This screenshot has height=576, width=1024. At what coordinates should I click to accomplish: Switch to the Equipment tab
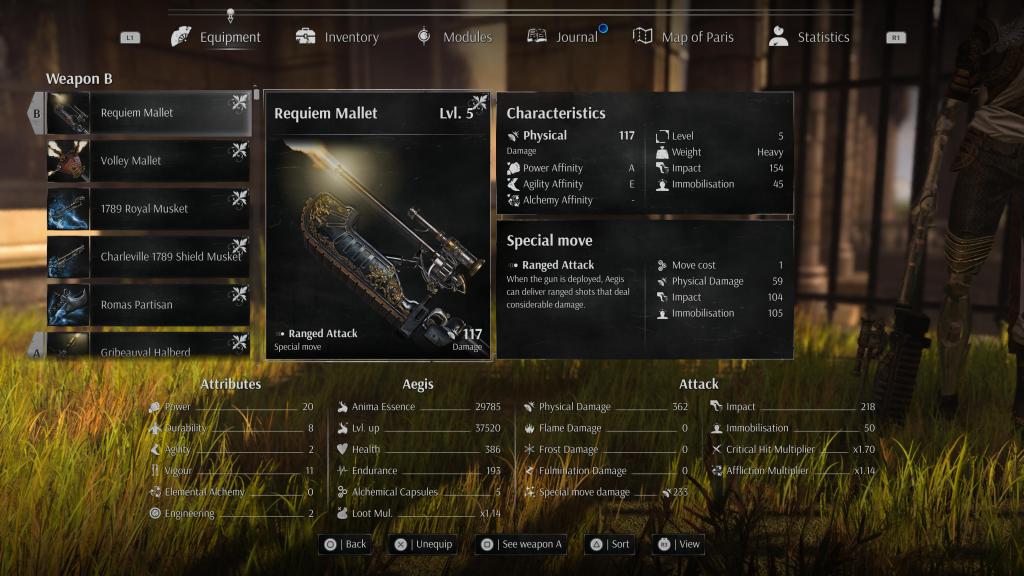point(216,37)
